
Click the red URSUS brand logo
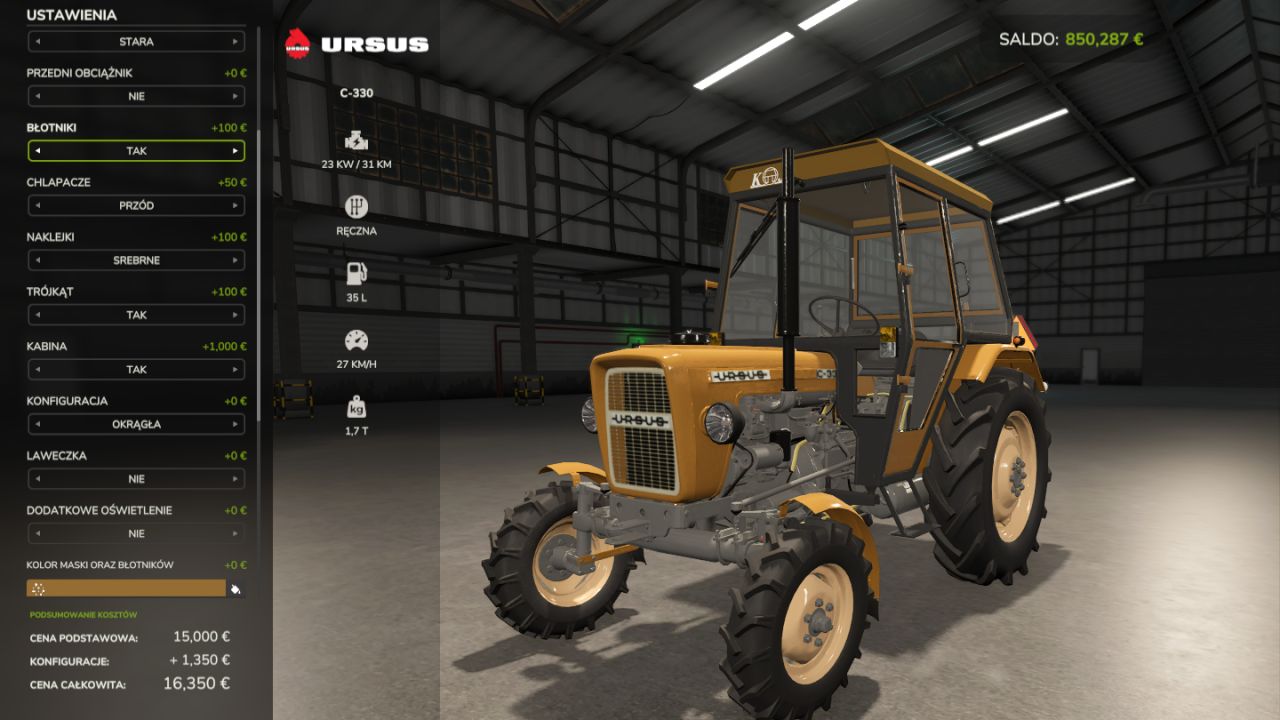coord(297,43)
